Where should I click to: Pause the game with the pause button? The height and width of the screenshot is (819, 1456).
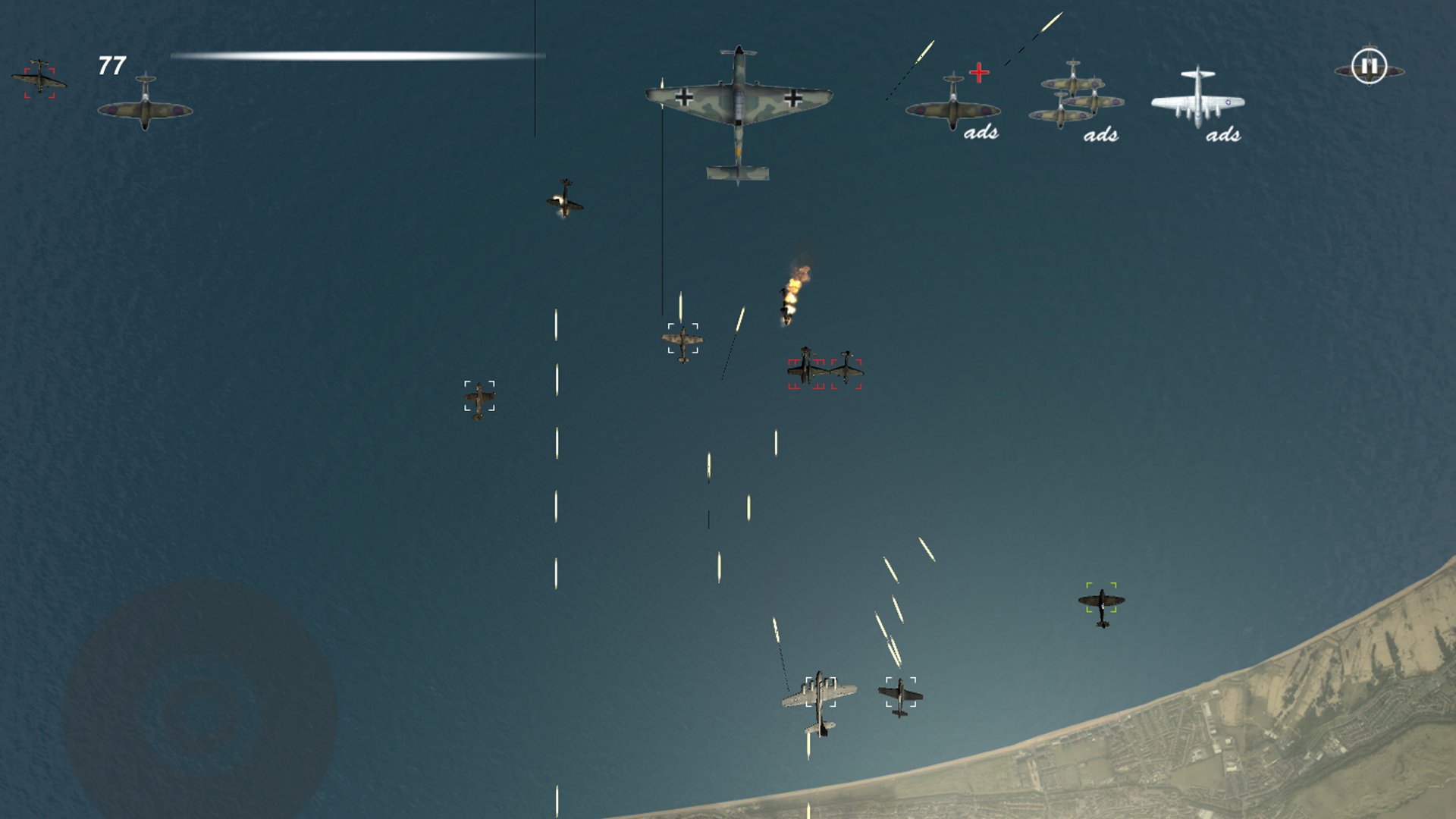(1369, 67)
